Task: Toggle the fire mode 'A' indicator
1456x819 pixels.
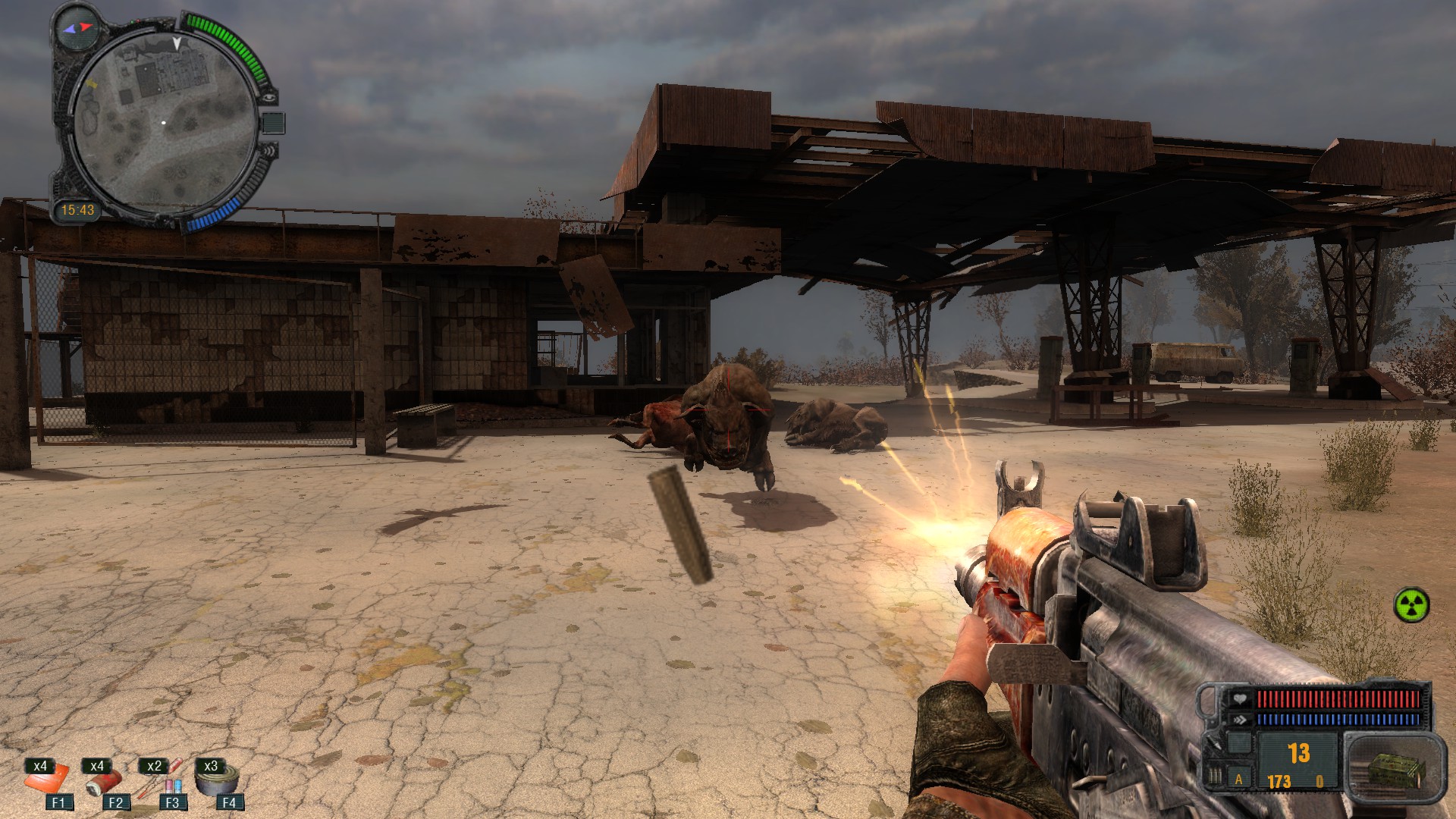Action: [1240, 779]
